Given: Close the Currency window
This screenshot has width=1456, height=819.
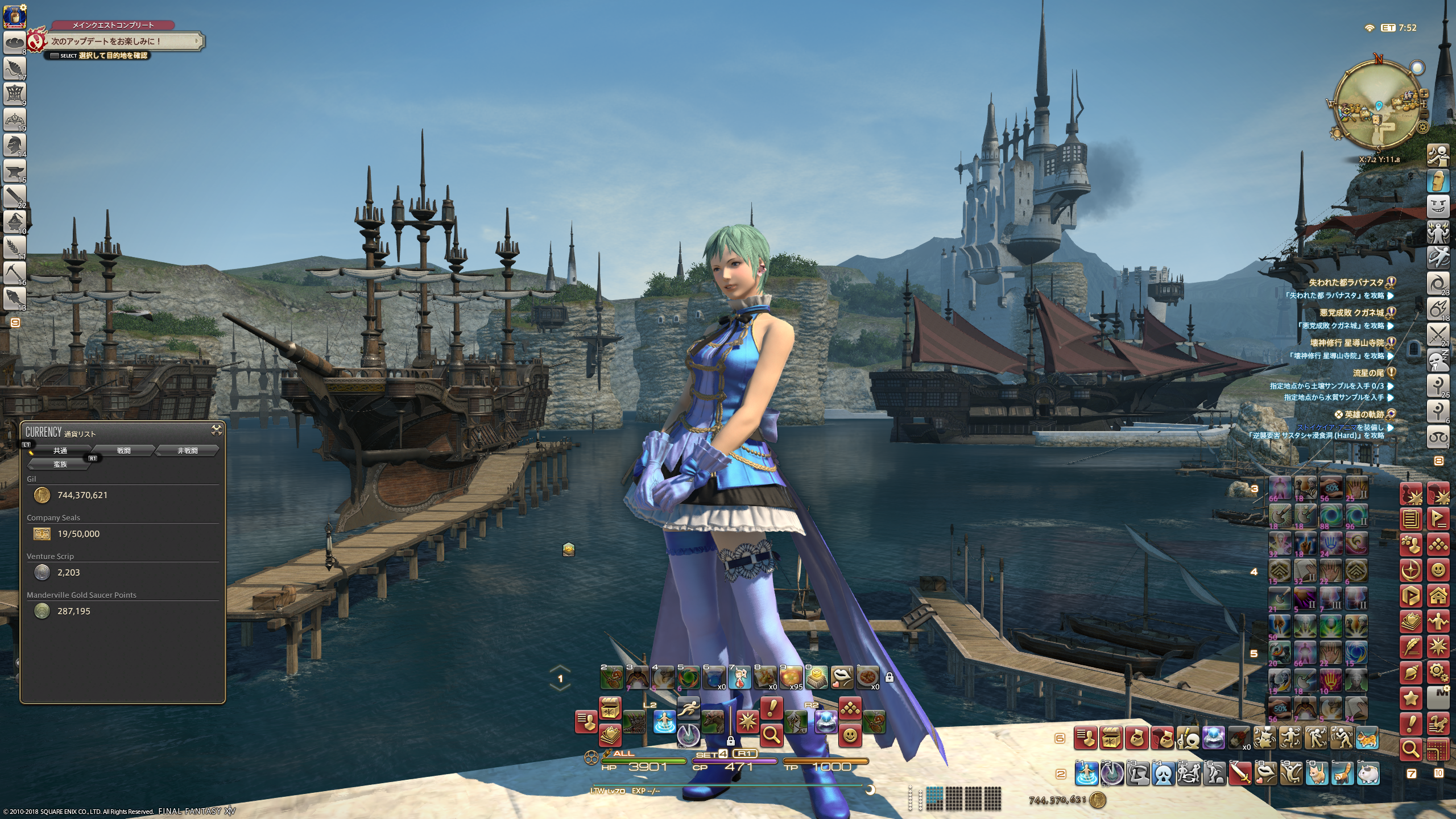Looking at the screenshot, I should 216,431.
